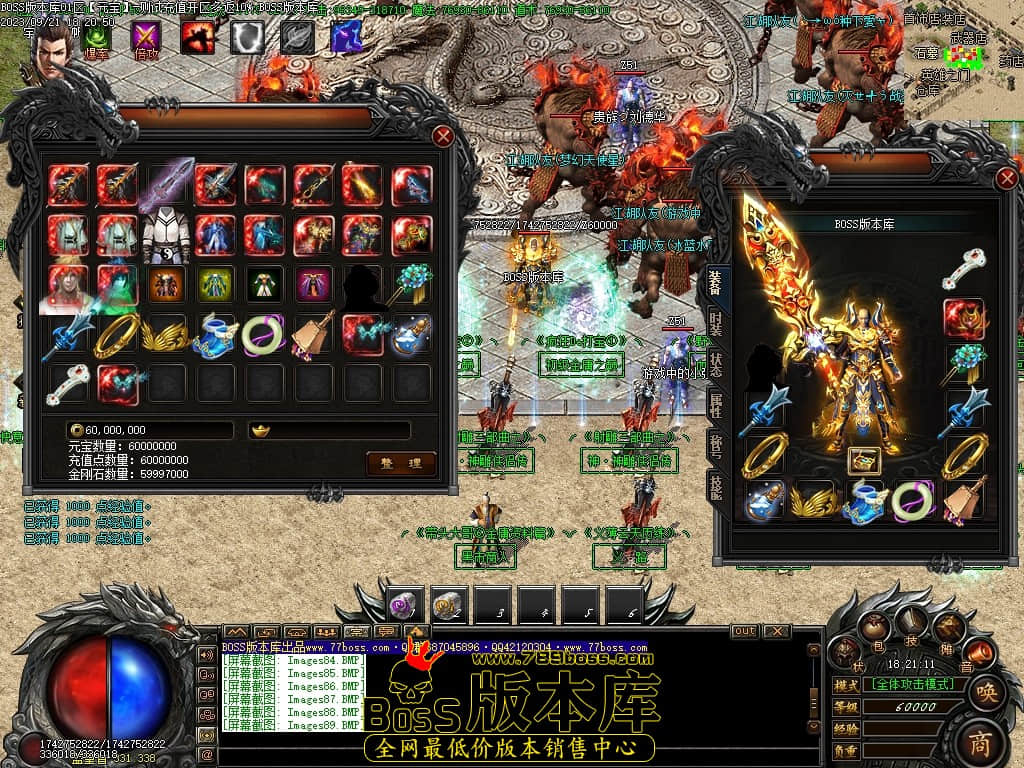Select the white taoist robe in bag
The width and height of the screenshot is (1024, 768).
tap(166, 236)
